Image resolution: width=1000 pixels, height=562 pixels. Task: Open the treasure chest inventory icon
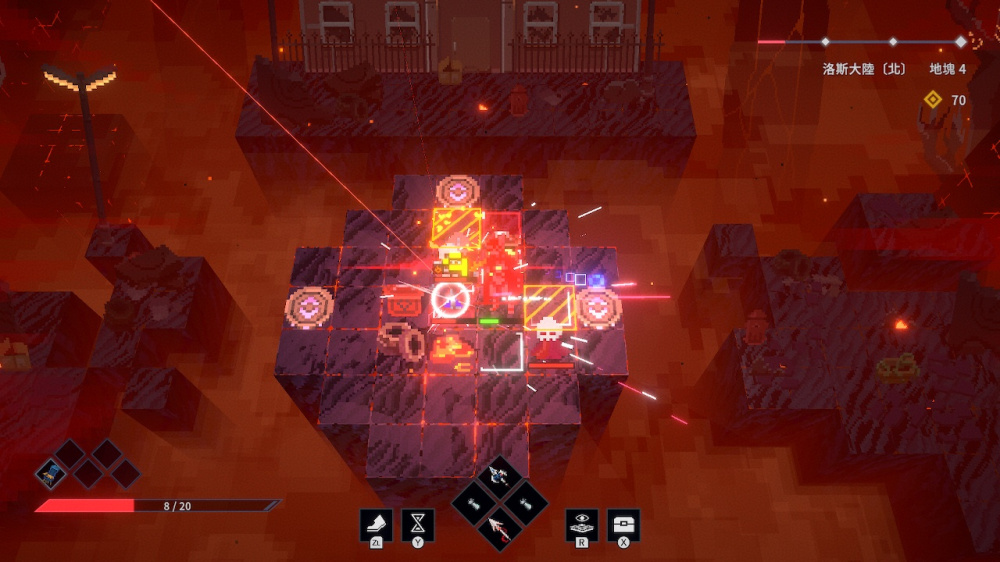[x=623, y=524]
